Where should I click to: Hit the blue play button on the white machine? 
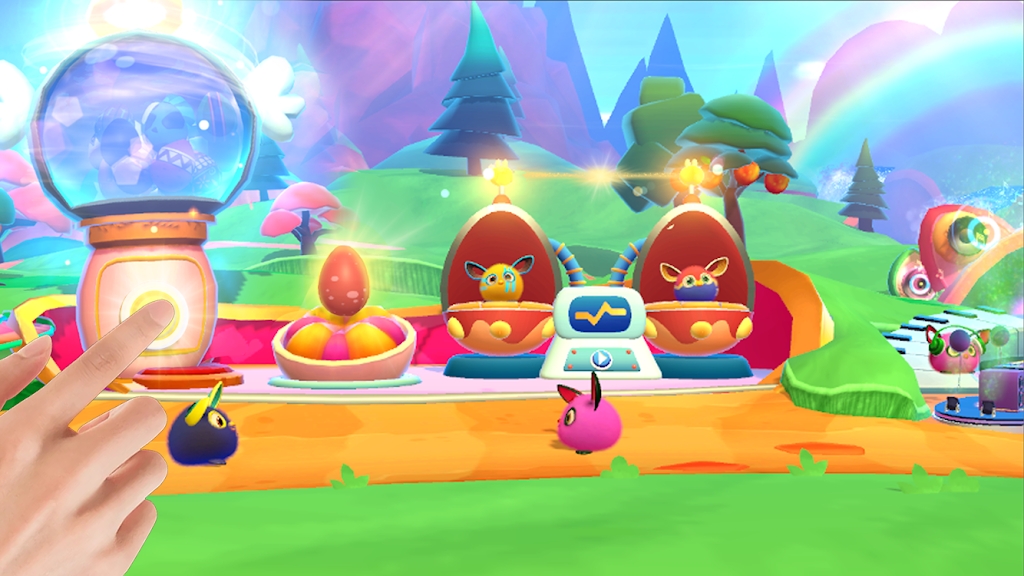pos(600,359)
